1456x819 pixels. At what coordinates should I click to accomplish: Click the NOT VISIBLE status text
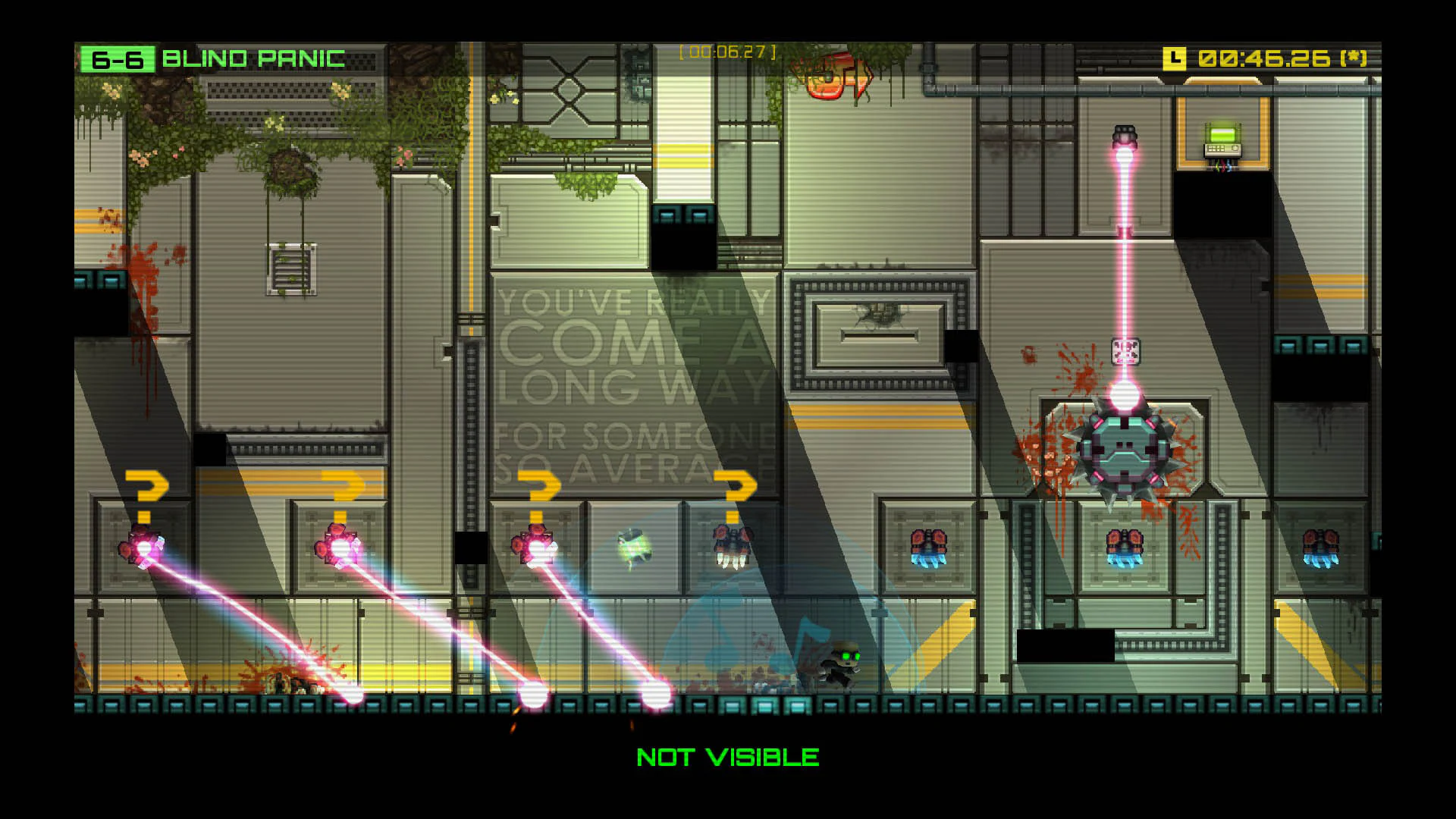tap(728, 756)
